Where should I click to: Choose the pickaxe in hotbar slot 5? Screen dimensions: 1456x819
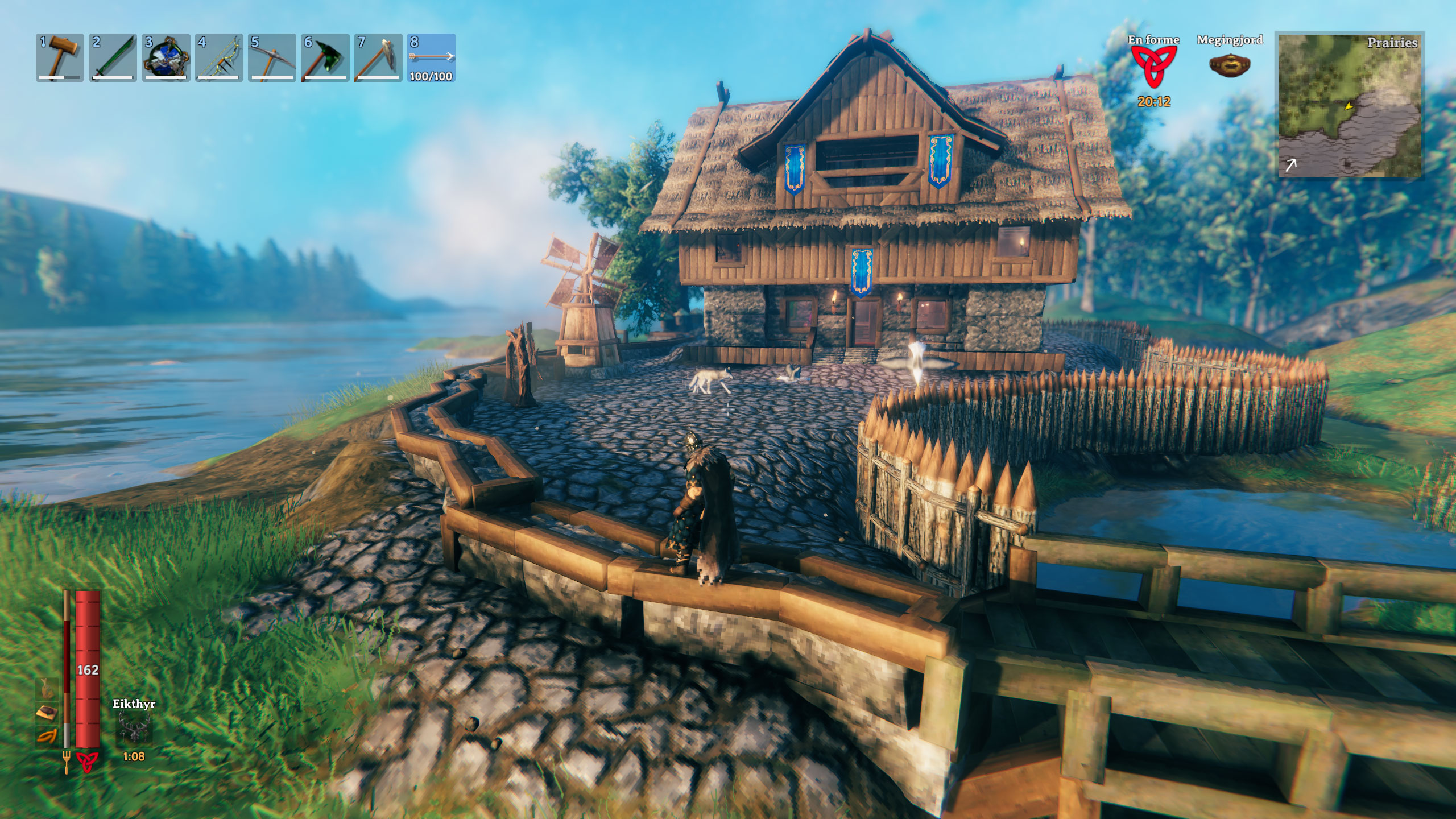pos(272,57)
